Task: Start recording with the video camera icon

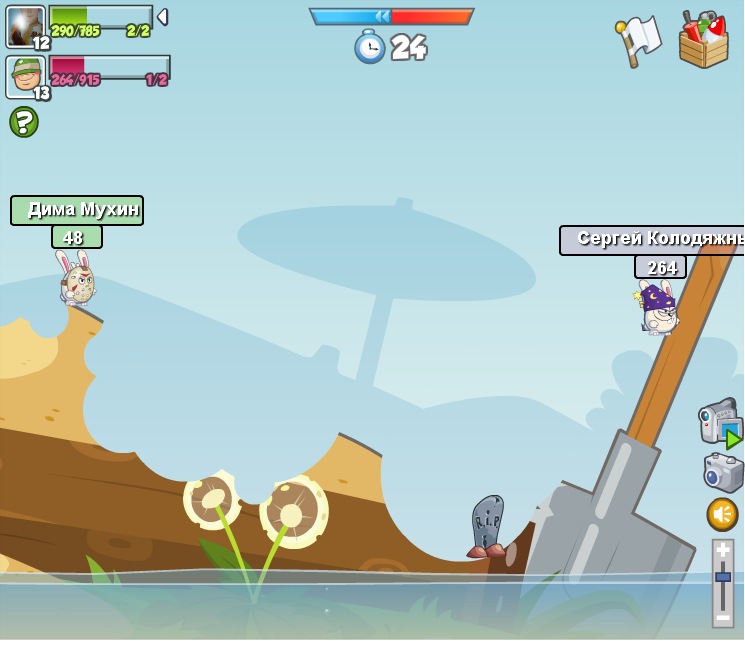Action: 720,422
